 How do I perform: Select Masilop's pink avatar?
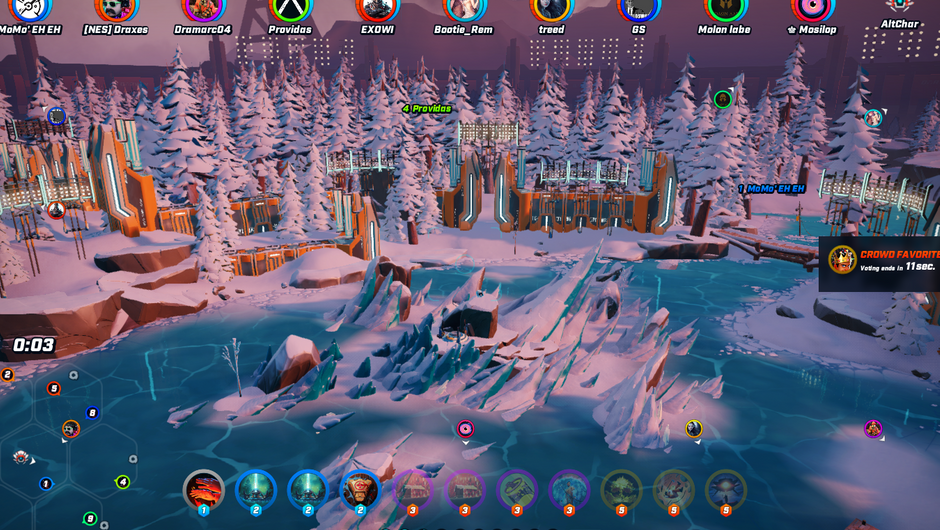click(811, 8)
